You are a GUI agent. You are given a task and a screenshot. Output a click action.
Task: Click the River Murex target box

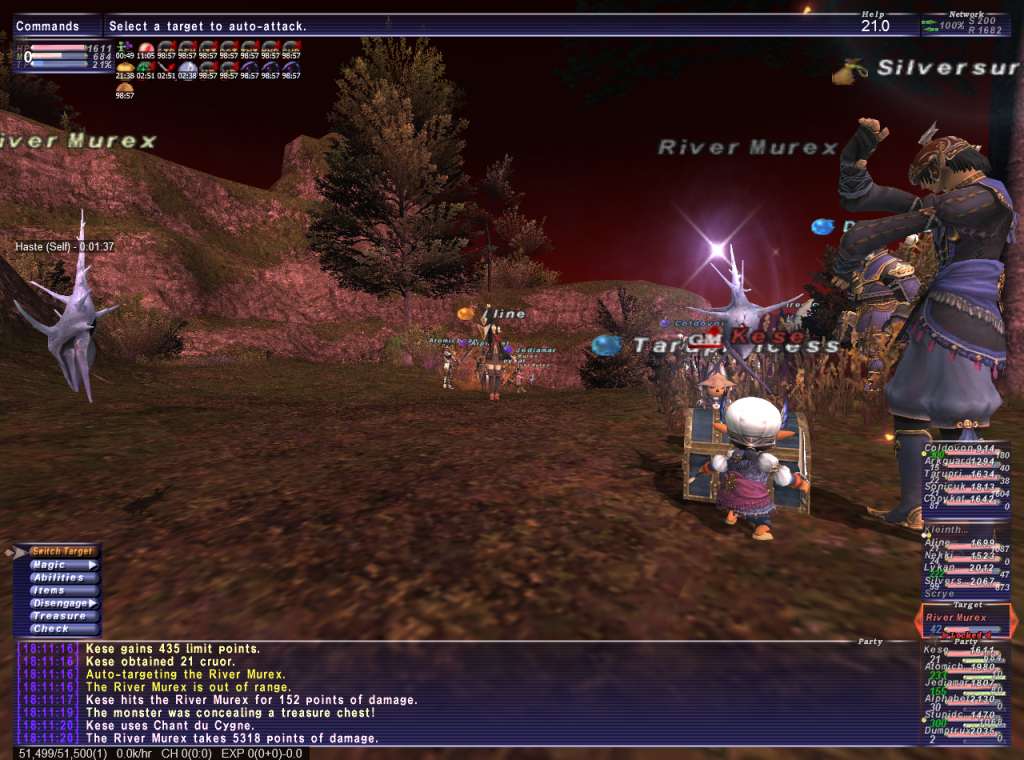pyautogui.click(x=964, y=620)
